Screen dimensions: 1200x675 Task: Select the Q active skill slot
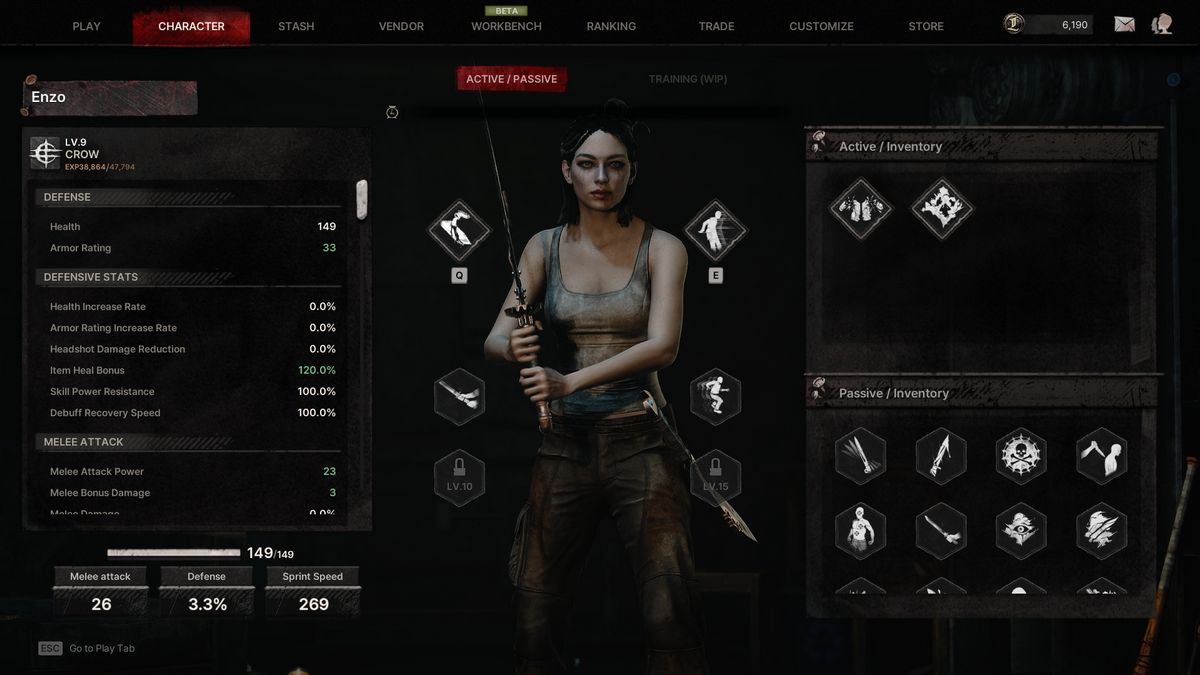tap(459, 231)
